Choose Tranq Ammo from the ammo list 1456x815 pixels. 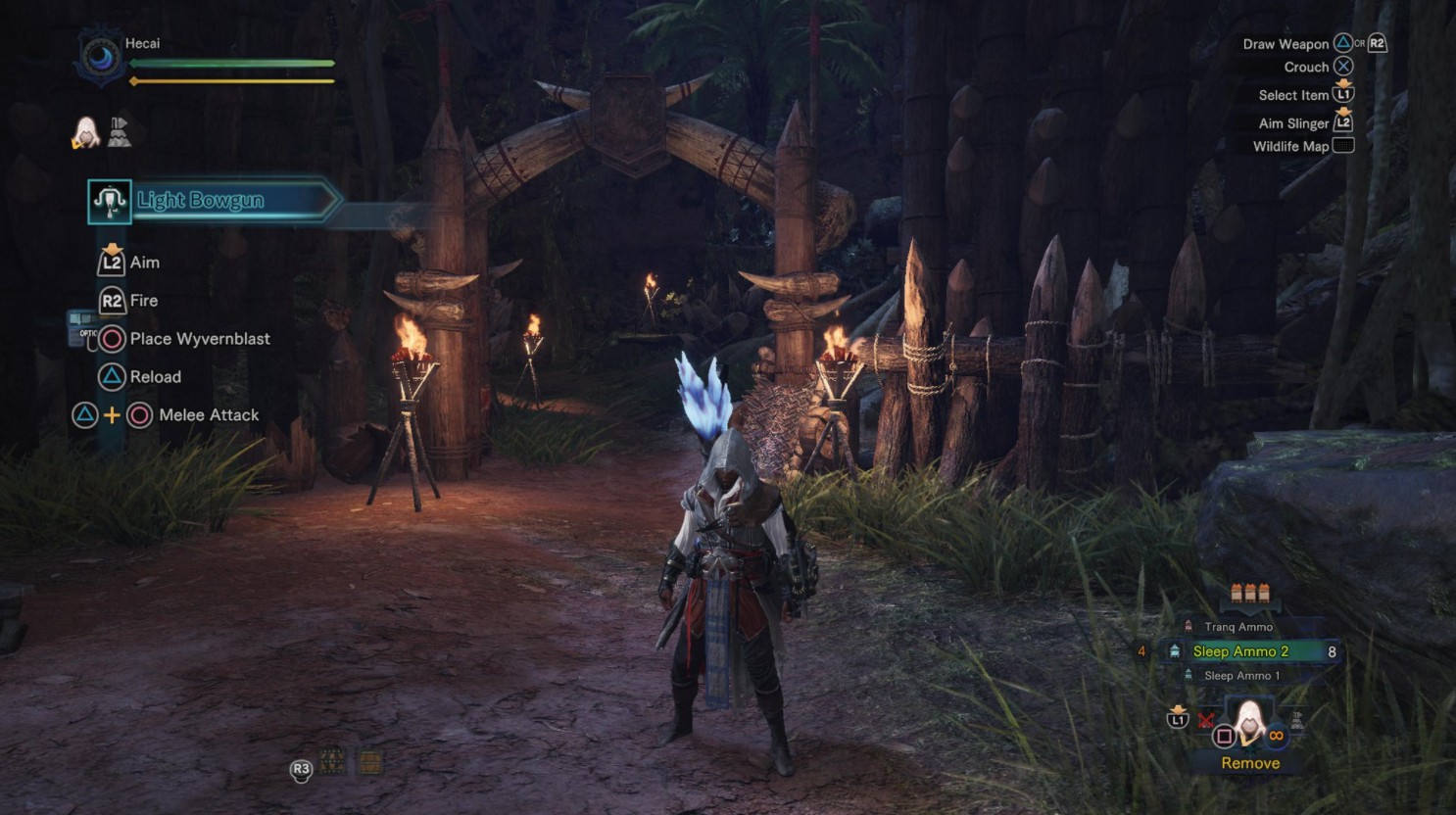point(1238,627)
